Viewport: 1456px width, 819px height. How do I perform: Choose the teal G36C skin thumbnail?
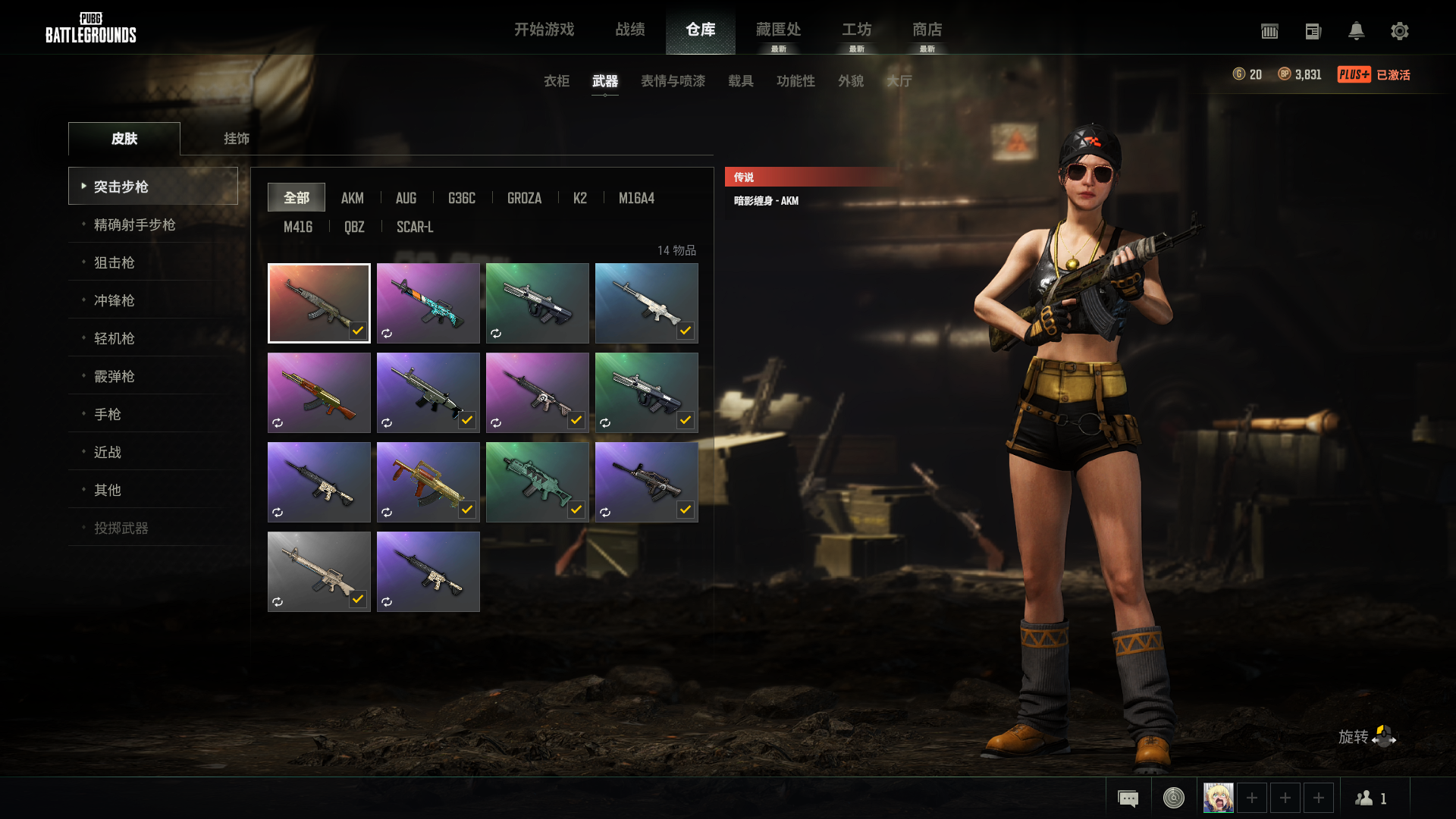click(x=537, y=482)
